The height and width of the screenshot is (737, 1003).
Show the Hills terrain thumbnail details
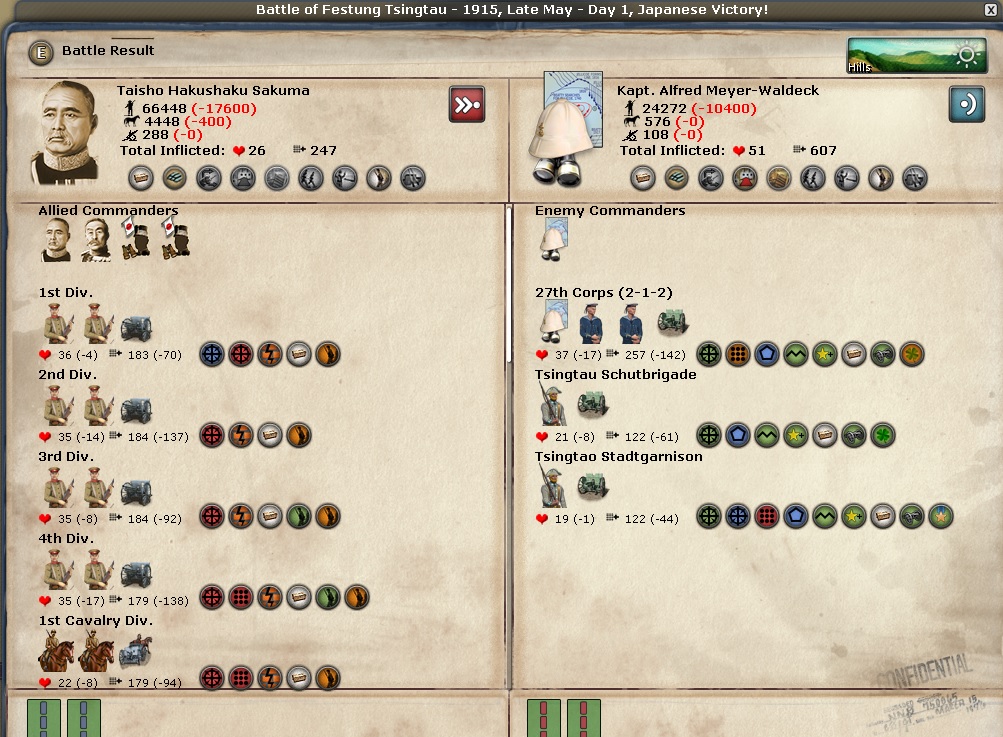pyautogui.click(x=917, y=56)
